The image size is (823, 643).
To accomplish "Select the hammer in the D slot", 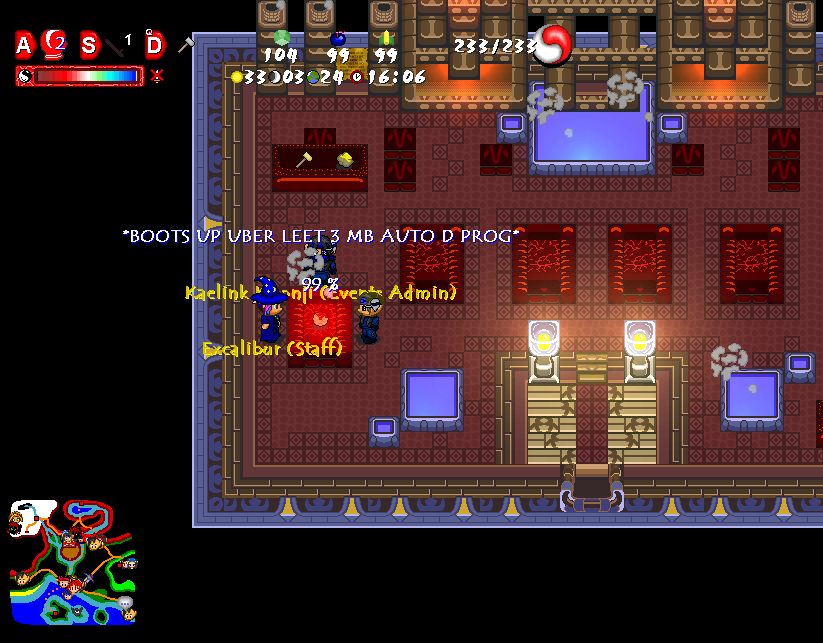I will [x=185, y=44].
